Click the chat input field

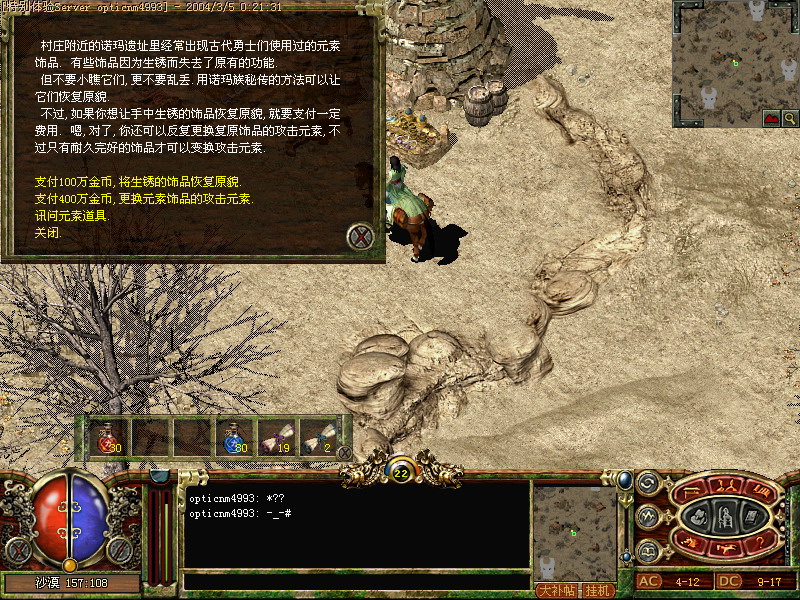[355, 580]
